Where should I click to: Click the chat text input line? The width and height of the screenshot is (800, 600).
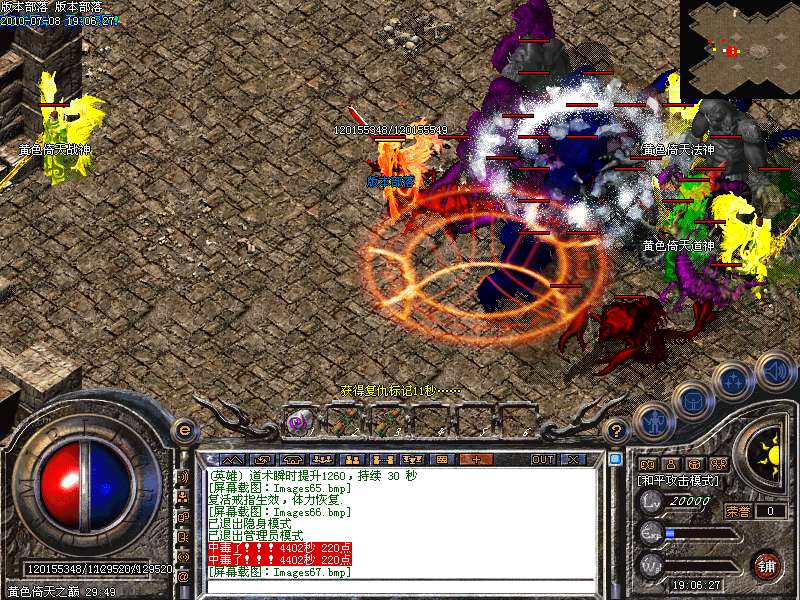click(400, 585)
